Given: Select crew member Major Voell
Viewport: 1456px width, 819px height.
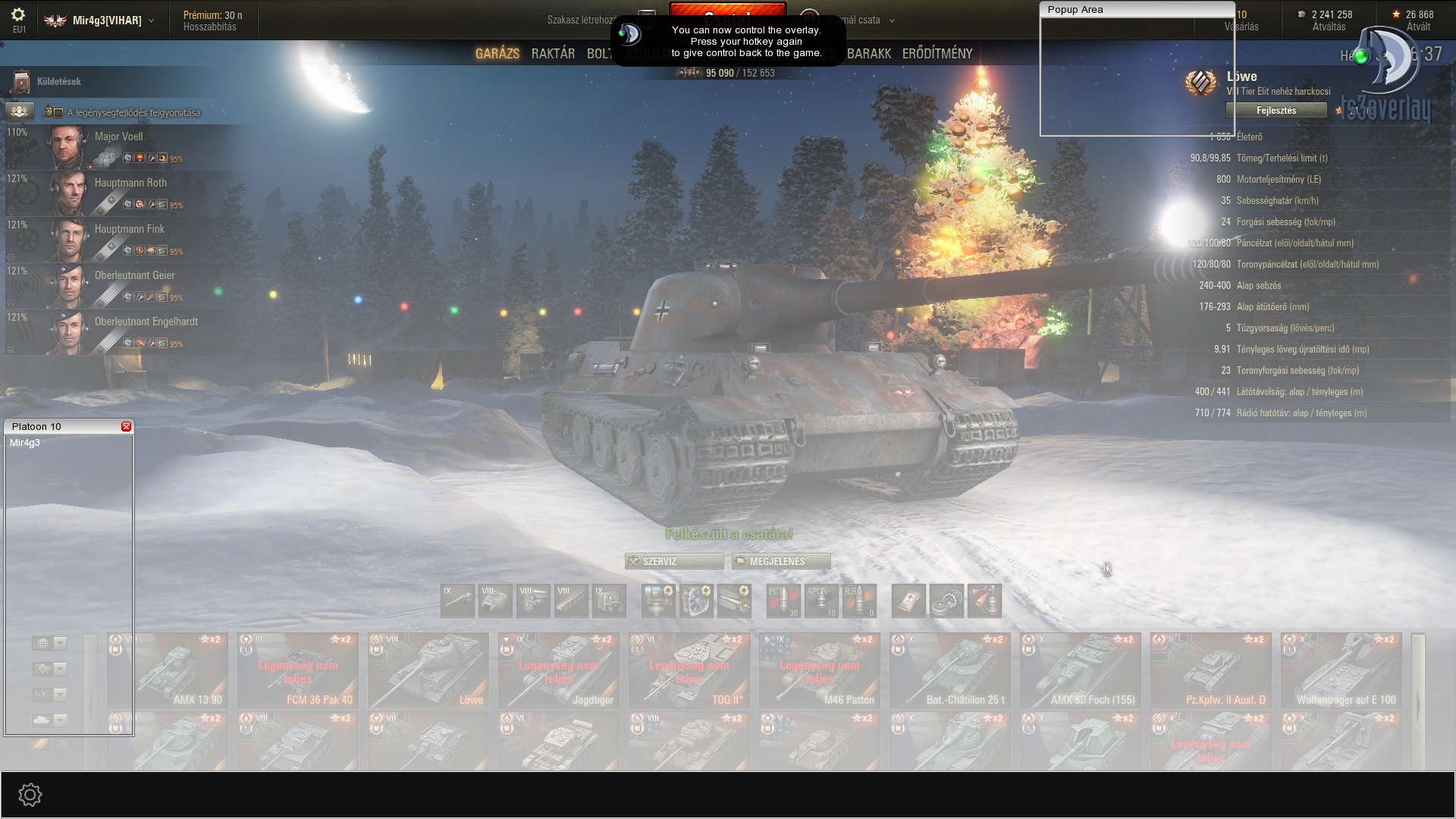Looking at the screenshot, I should pyautogui.click(x=118, y=137).
